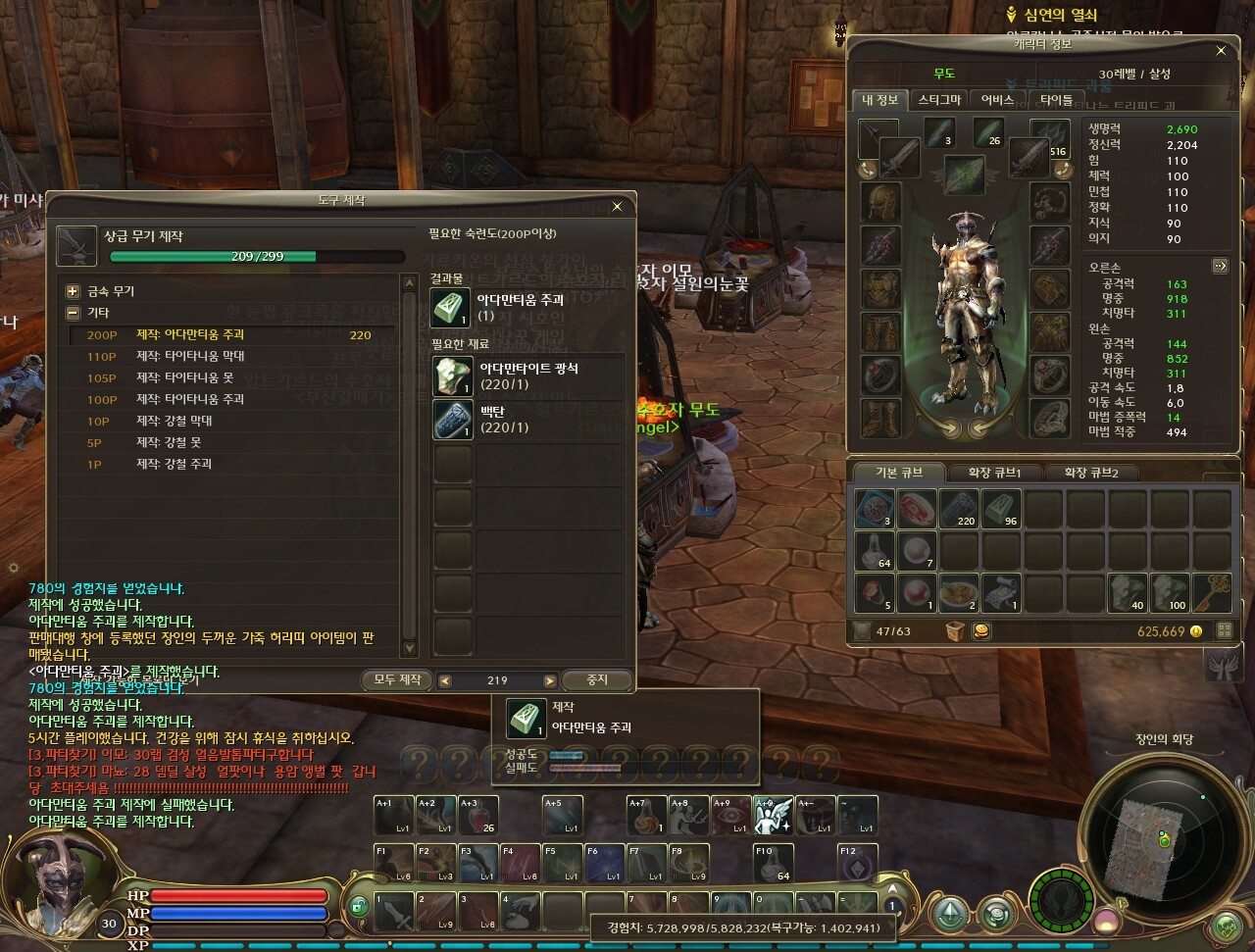Close the character info window
This screenshot has width=1255, height=952.
[x=1221, y=51]
